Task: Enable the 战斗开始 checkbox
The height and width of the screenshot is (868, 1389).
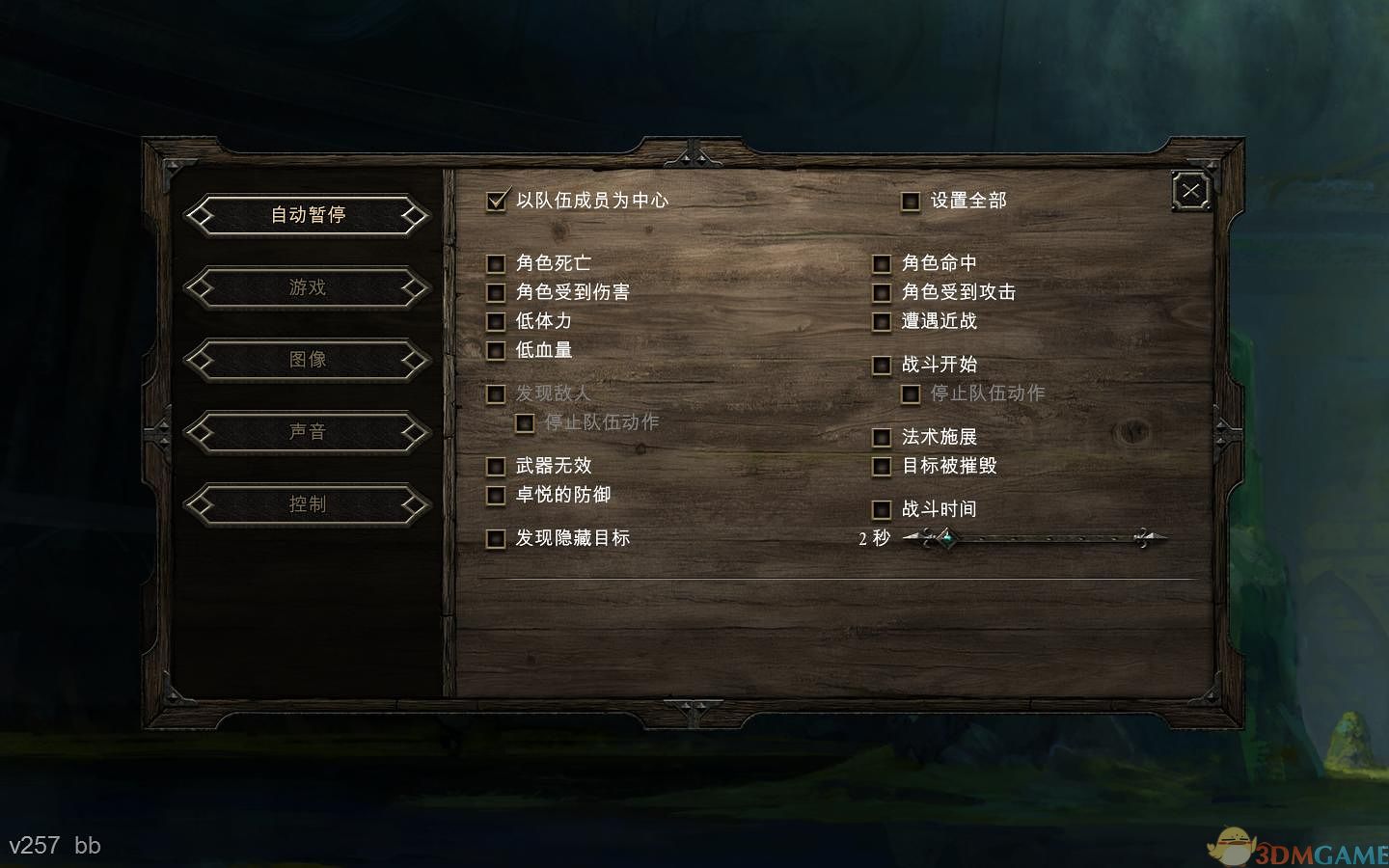Action: (x=881, y=366)
